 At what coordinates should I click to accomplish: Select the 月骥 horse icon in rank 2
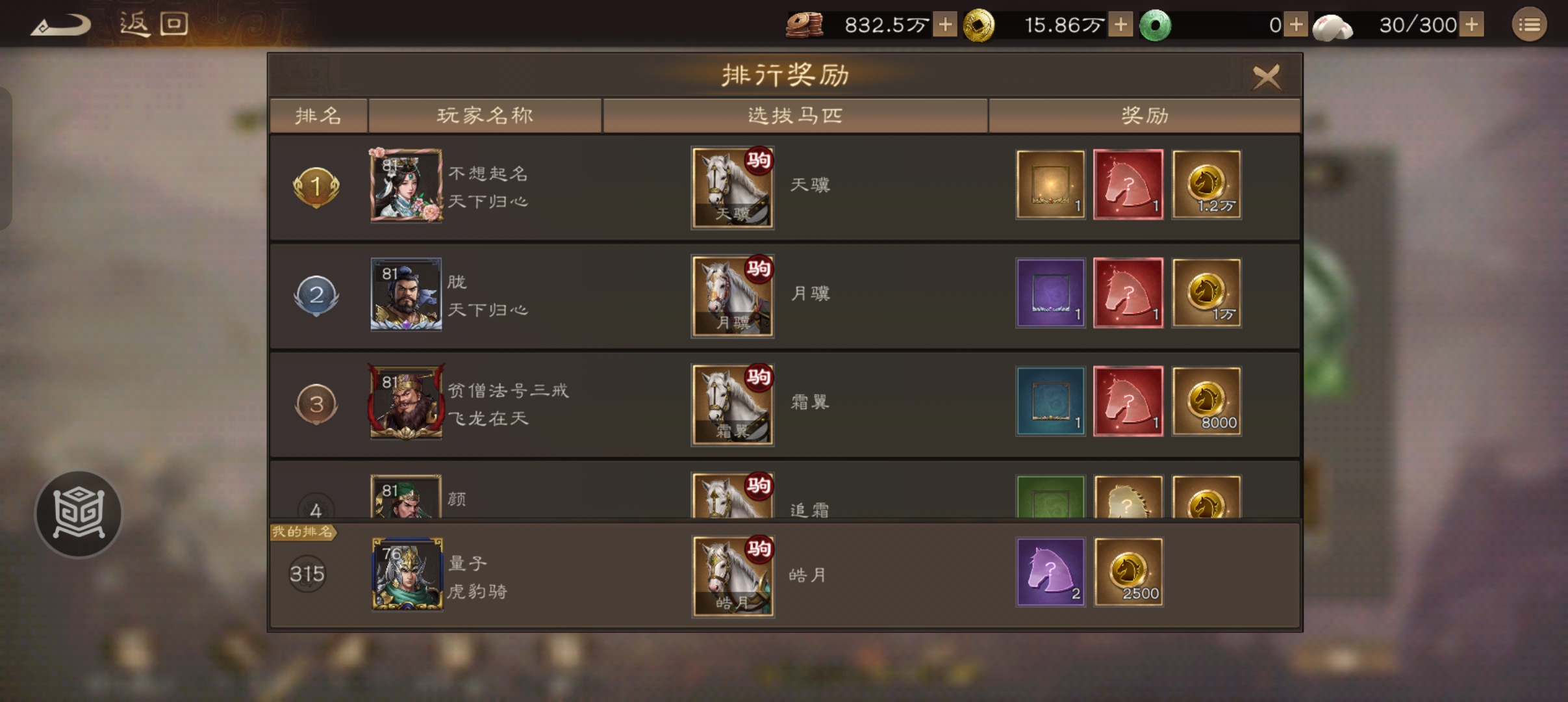[731, 296]
